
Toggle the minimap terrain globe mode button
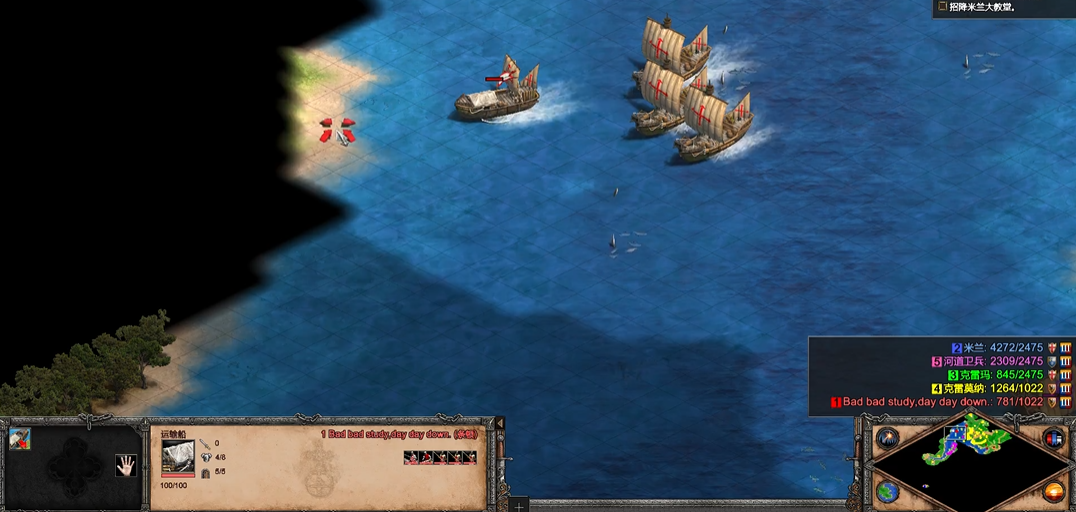(x=886, y=492)
